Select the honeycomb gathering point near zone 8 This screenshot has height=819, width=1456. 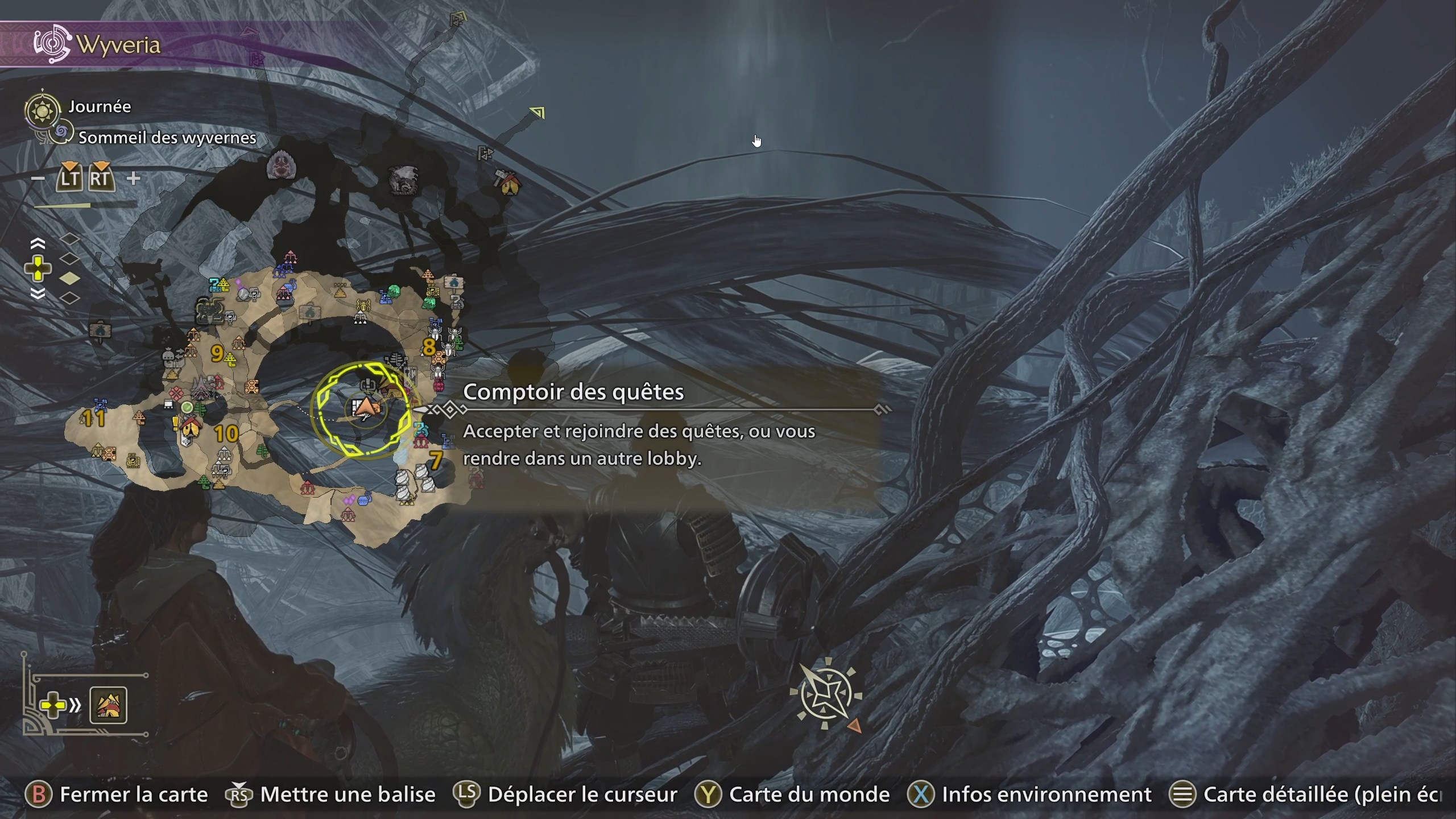pyautogui.click(x=439, y=358)
